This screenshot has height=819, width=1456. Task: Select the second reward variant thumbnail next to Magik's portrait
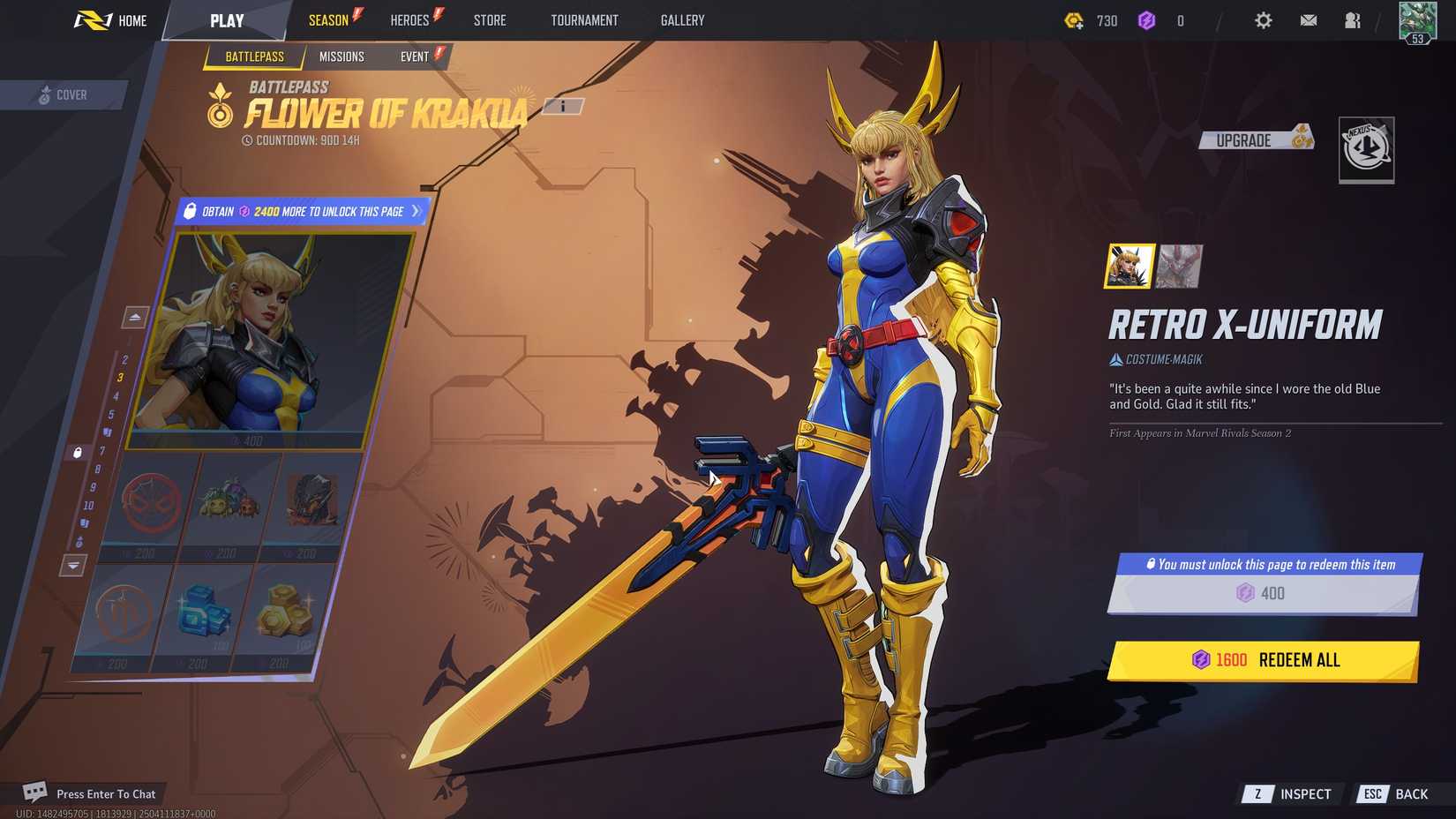tap(1180, 265)
